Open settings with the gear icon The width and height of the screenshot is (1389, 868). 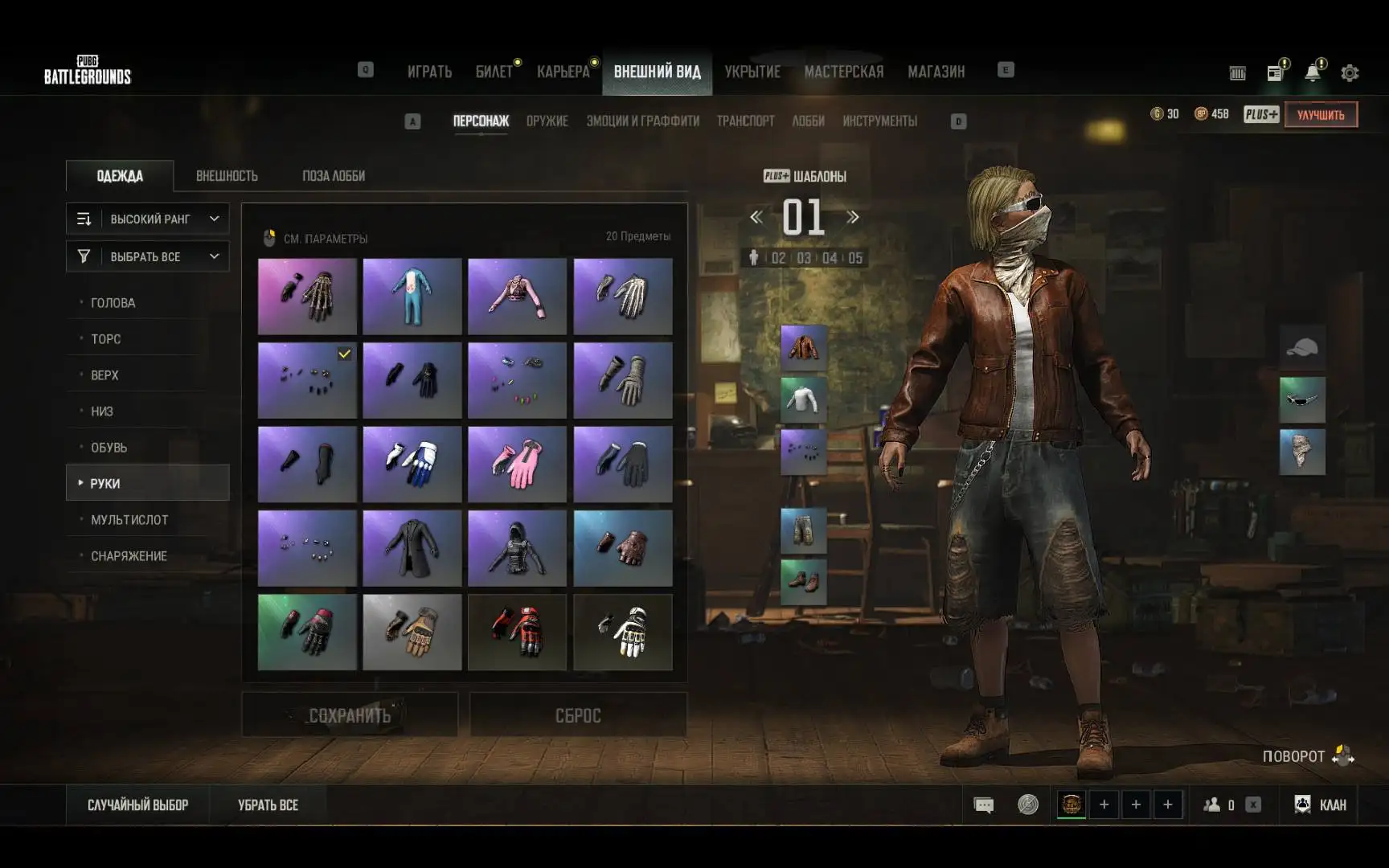tap(1350, 73)
